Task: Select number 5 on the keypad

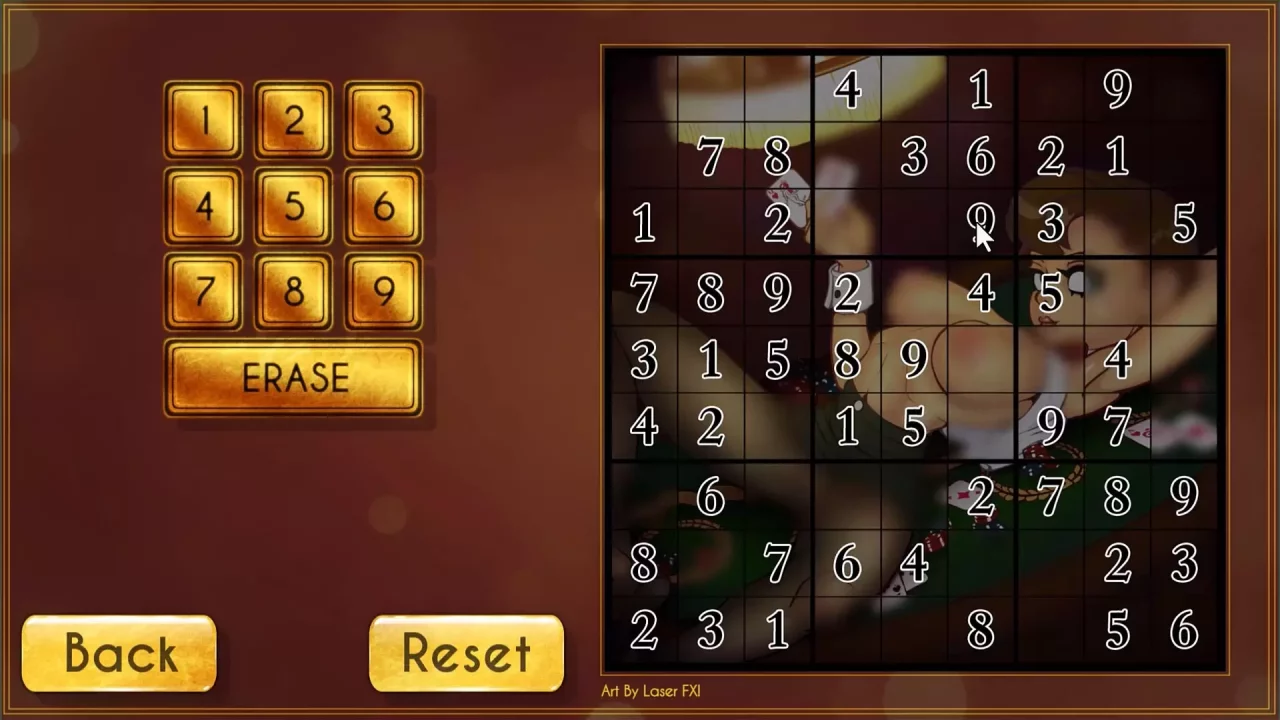Action: 293,207
